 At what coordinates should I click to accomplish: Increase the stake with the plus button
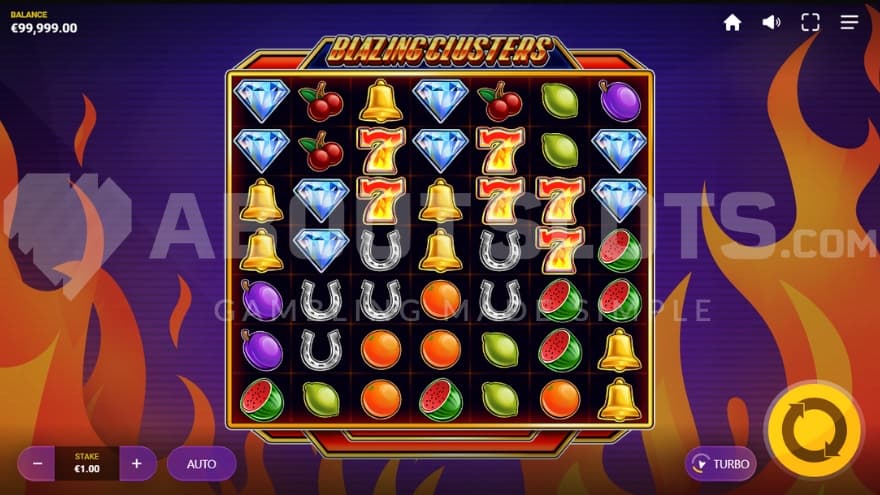pos(137,464)
